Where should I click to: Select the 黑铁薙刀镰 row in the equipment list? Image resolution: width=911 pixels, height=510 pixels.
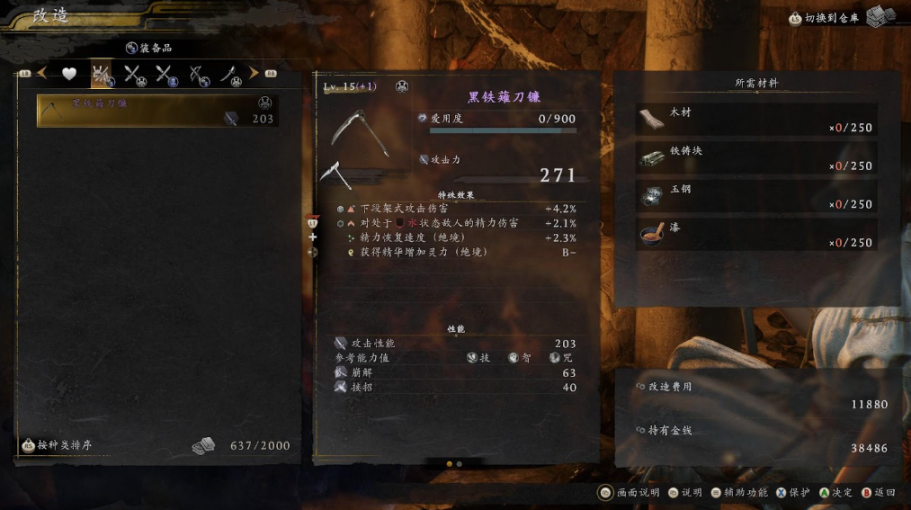[x=156, y=111]
